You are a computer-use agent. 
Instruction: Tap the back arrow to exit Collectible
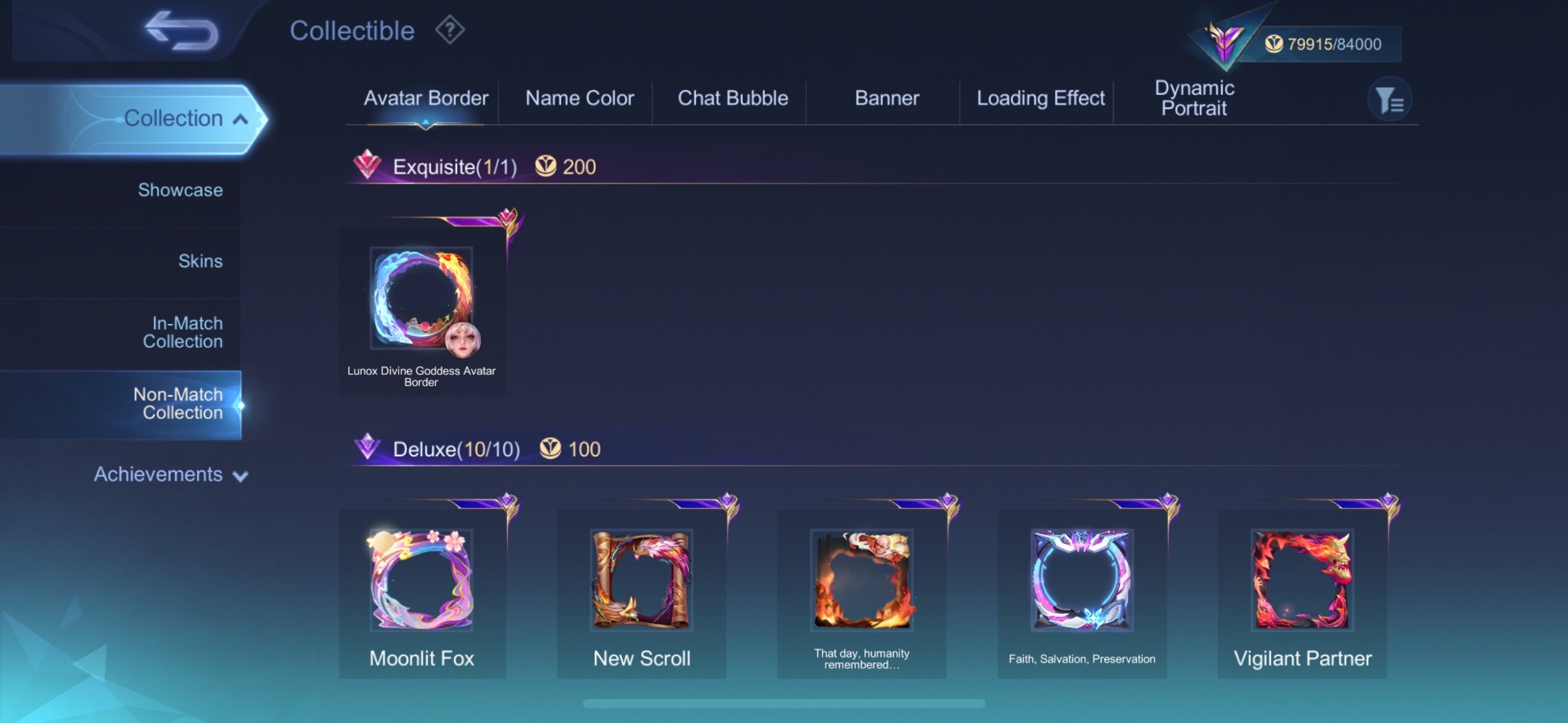click(x=181, y=29)
